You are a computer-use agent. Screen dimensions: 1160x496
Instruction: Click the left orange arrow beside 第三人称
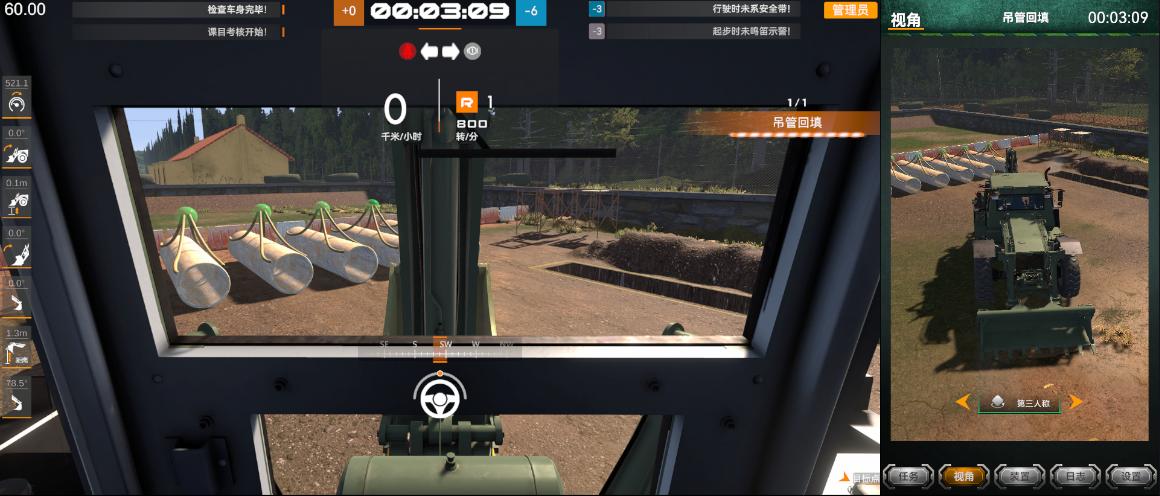point(963,402)
